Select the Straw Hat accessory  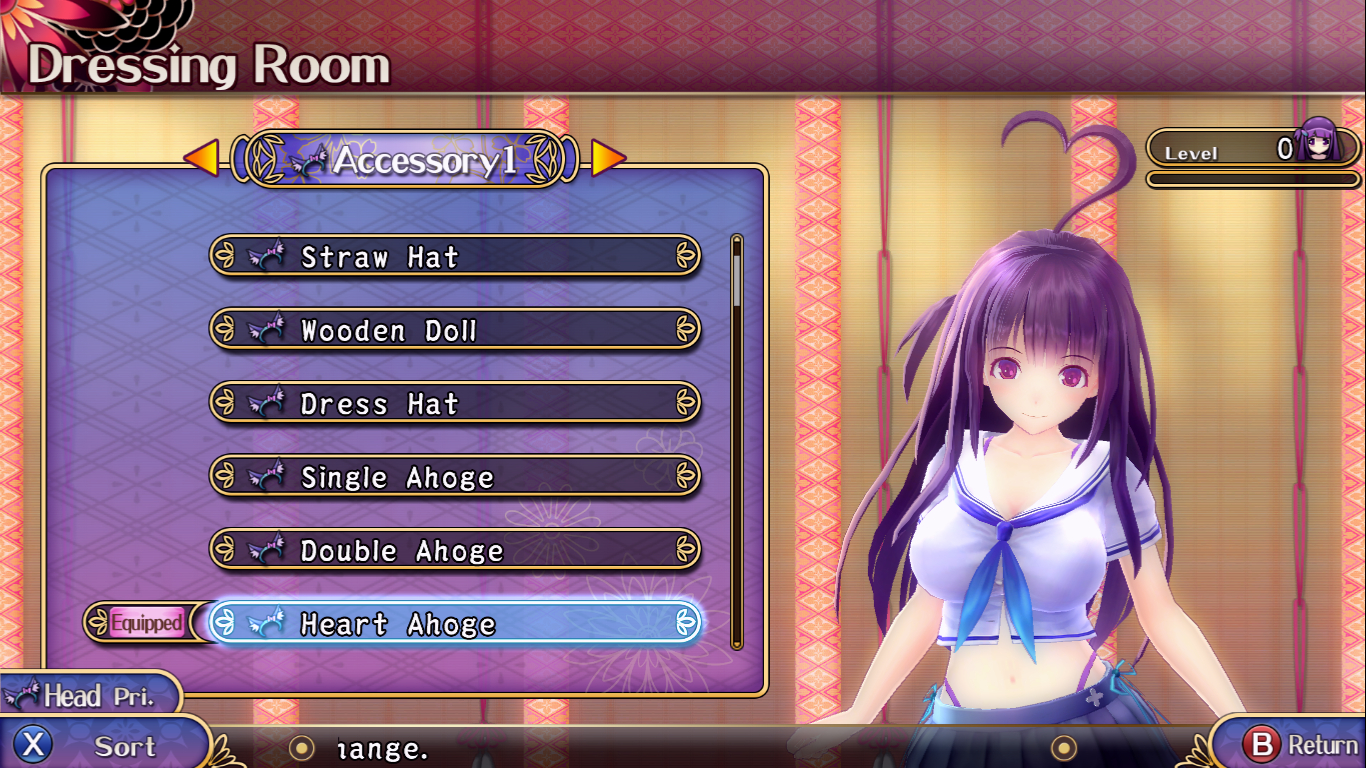(x=455, y=257)
